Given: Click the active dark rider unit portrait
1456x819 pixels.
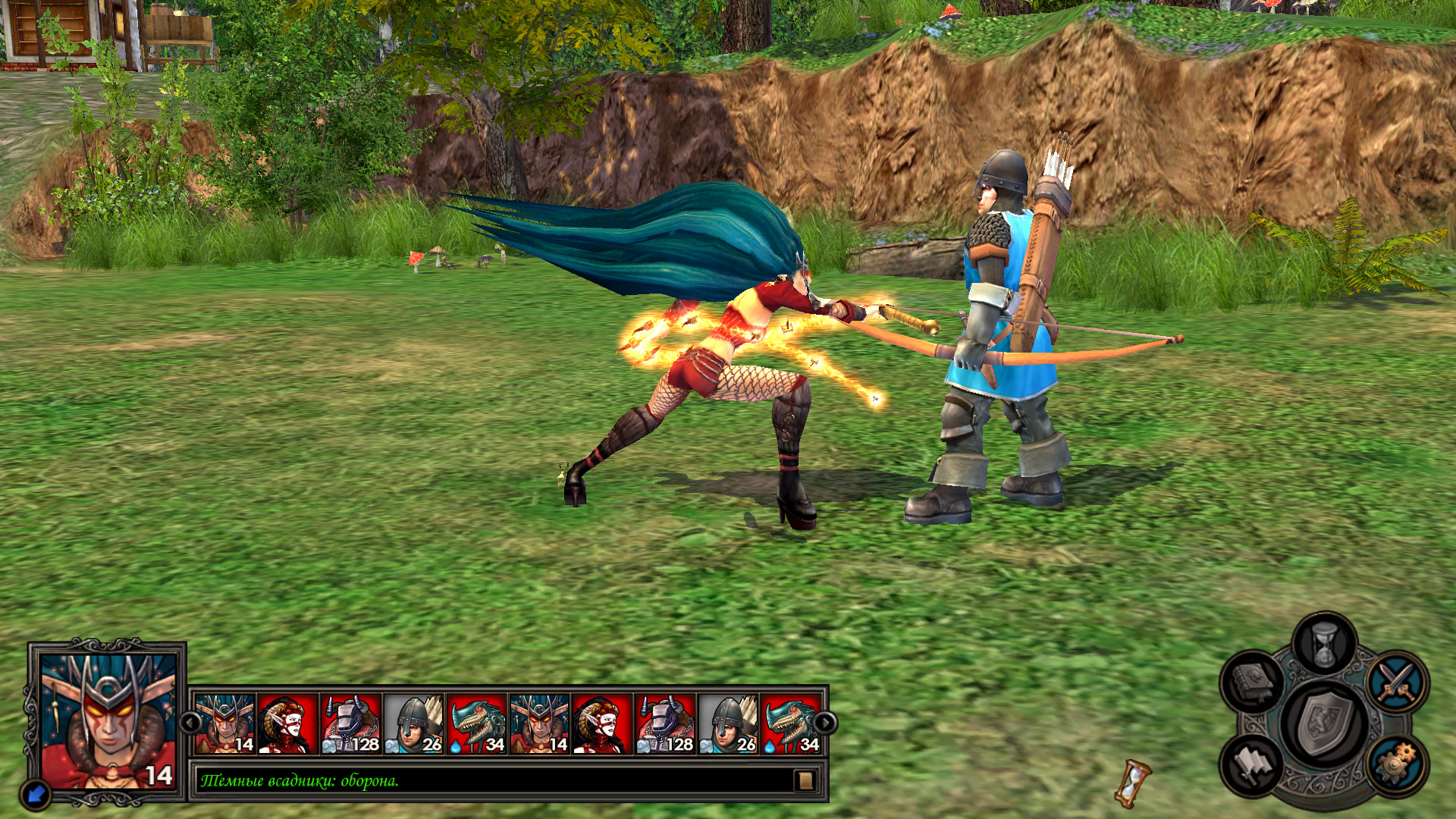Looking at the screenshot, I should [108, 720].
